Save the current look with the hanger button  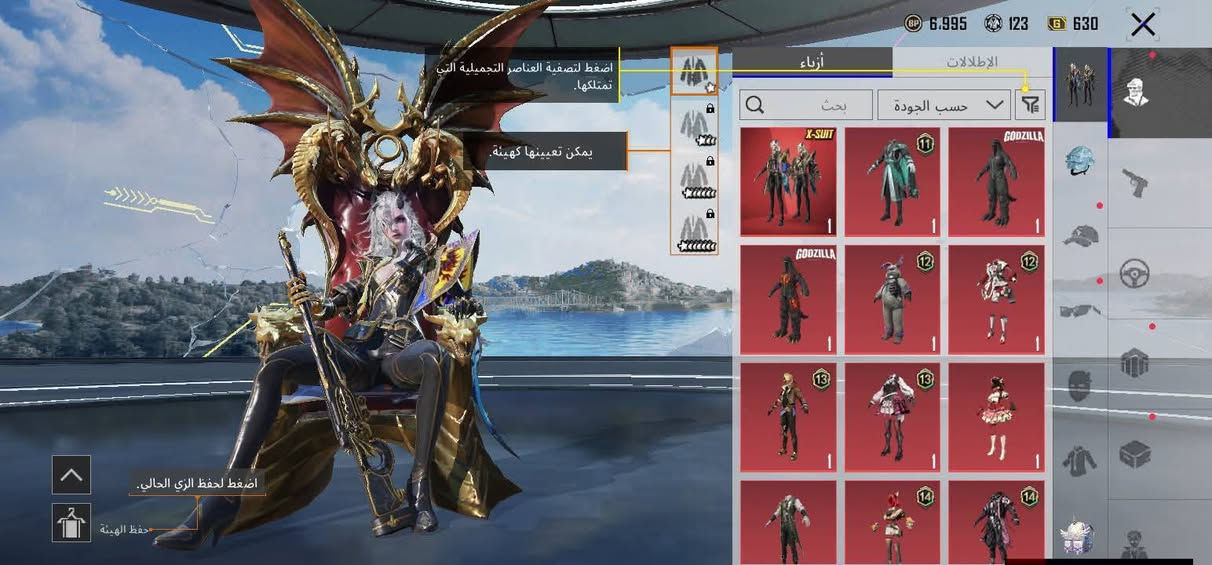coord(71,523)
